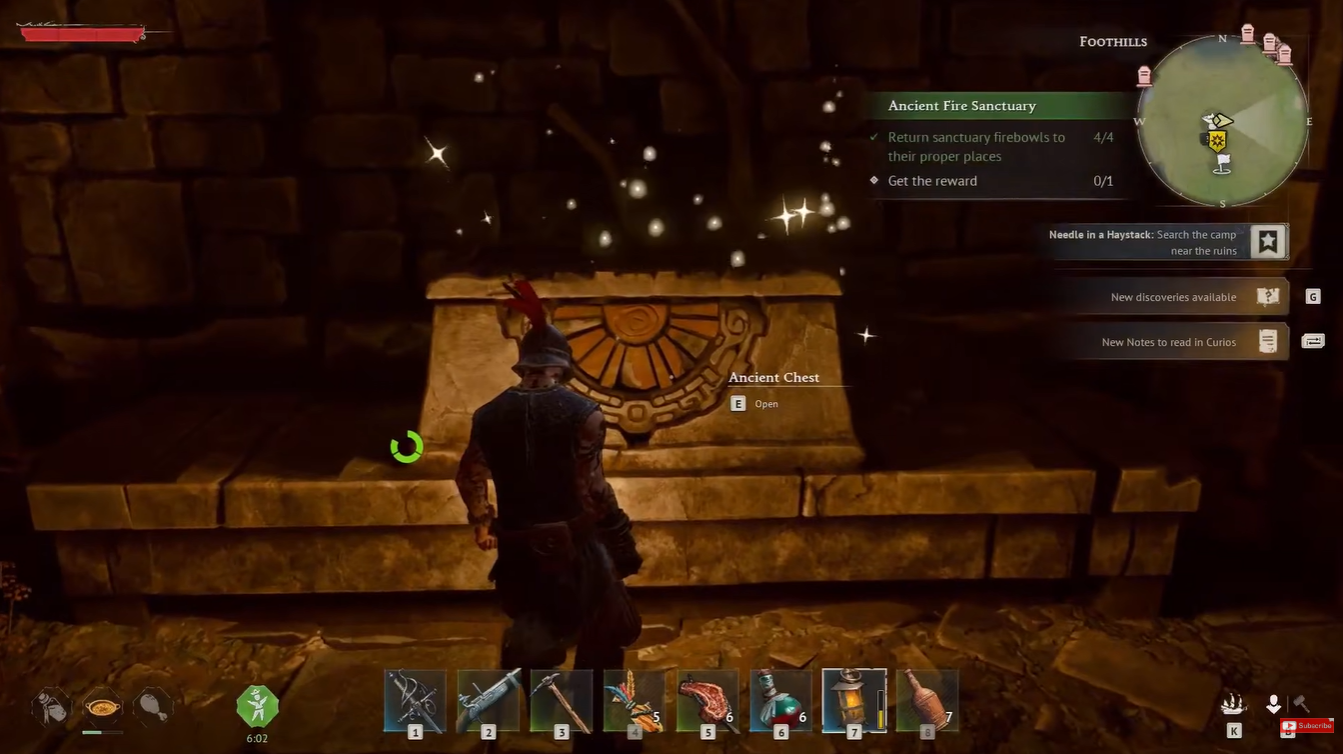Click the green character buff icon

[257, 706]
